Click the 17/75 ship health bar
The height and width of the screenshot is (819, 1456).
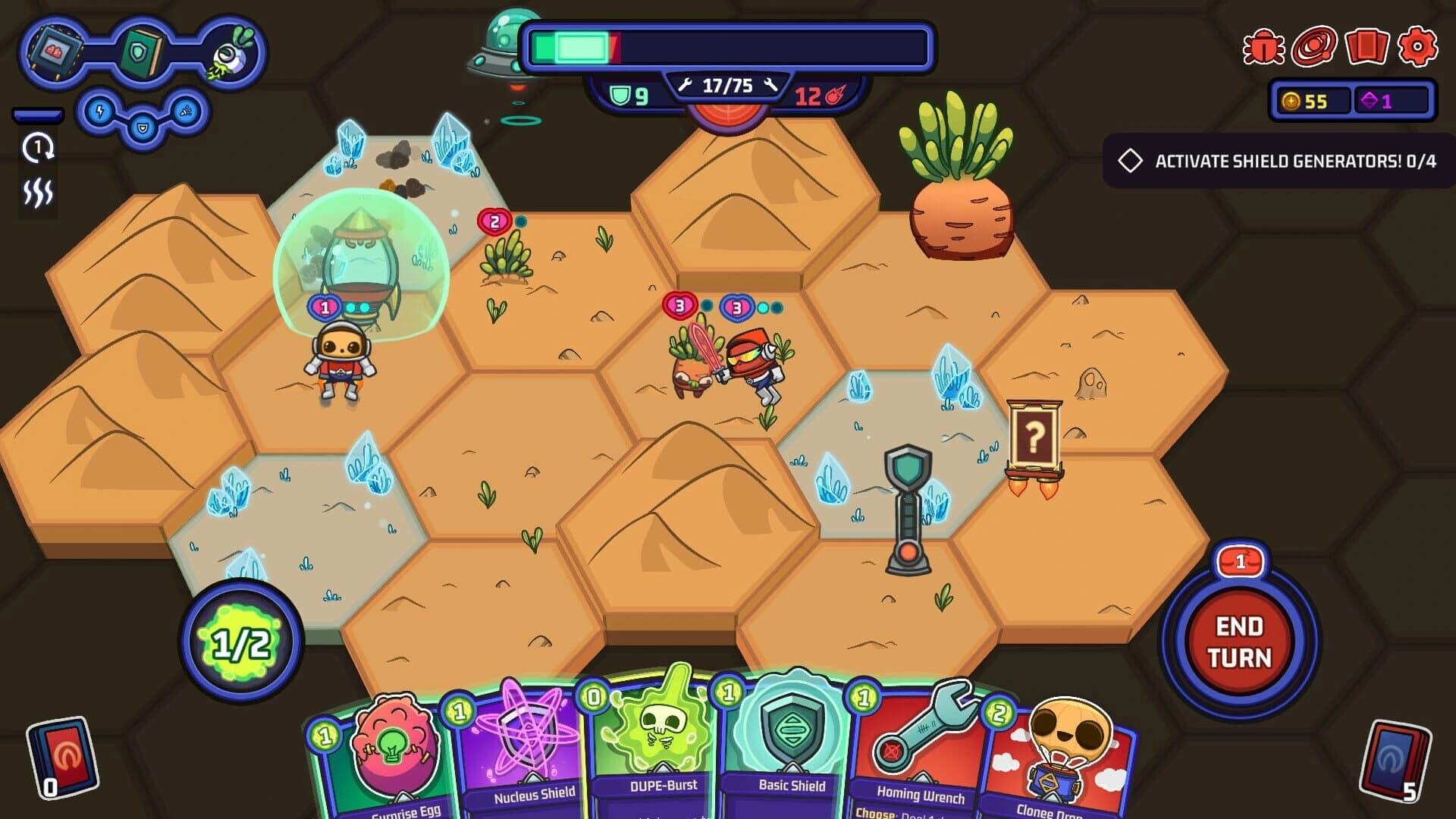tap(727, 85)
